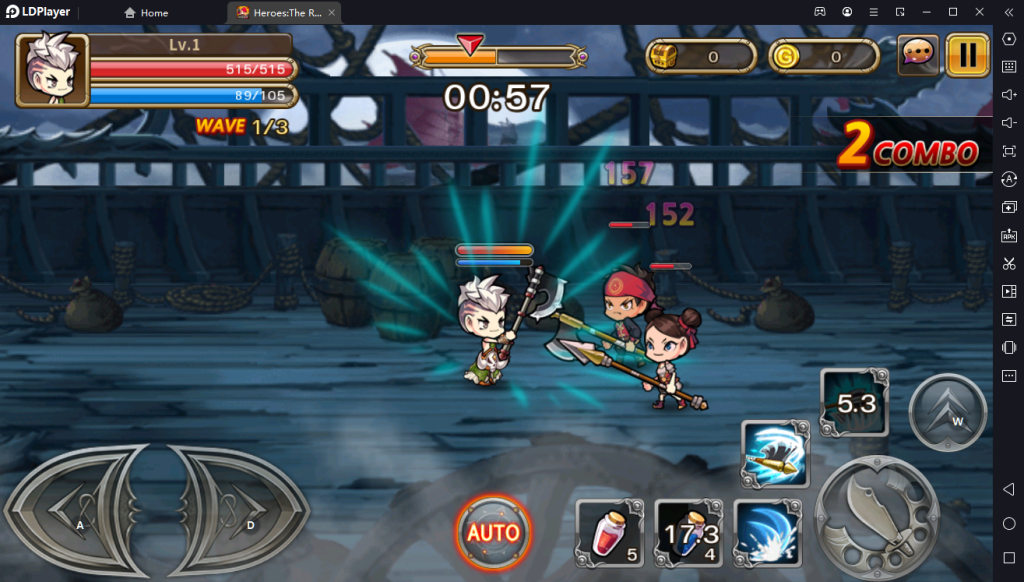Activate the spinning axe throw skill
The image size is (1024, 582).
(772, 453)
